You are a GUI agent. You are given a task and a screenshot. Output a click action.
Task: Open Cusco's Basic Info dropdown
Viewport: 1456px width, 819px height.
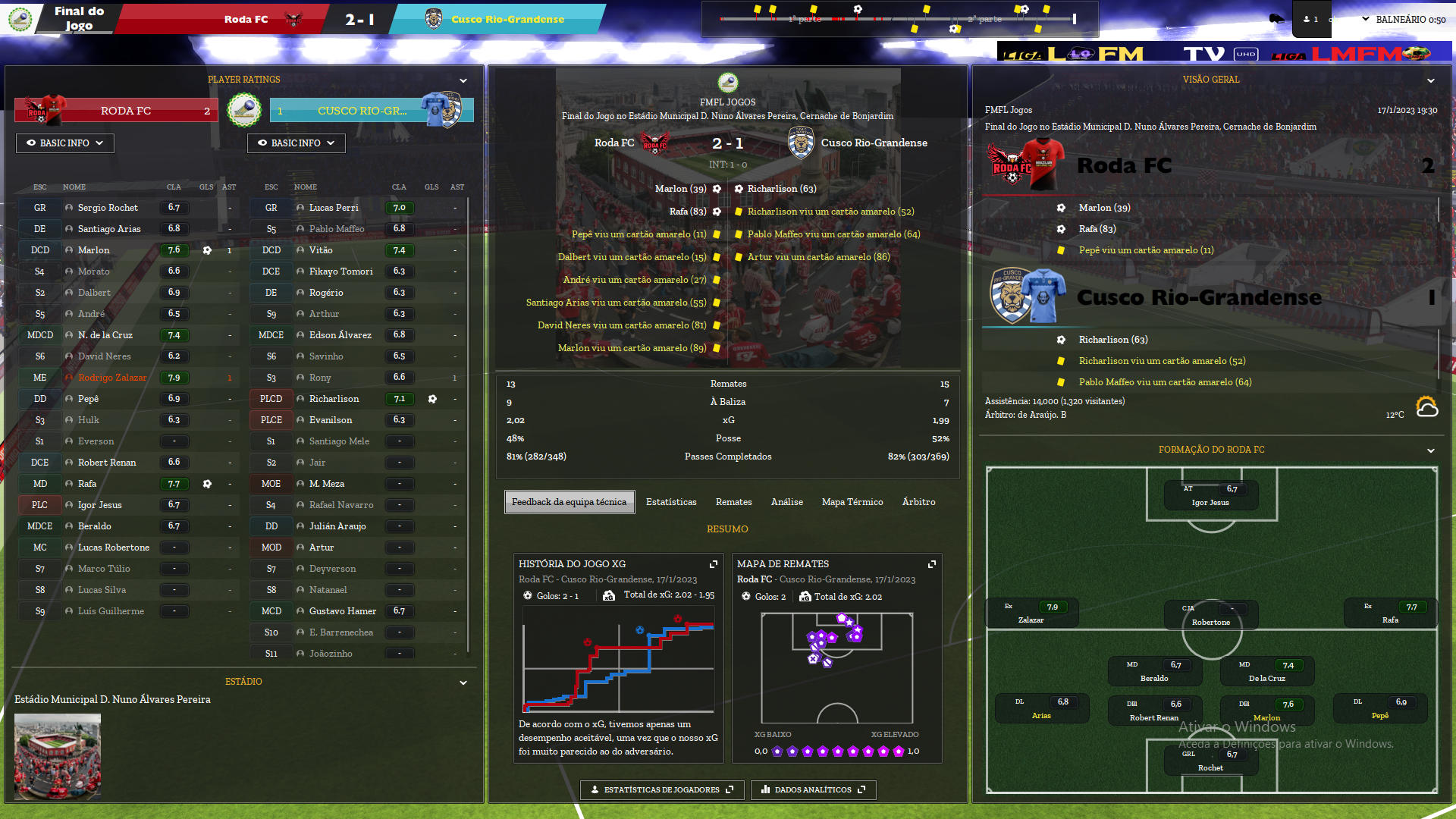(297, 143)
